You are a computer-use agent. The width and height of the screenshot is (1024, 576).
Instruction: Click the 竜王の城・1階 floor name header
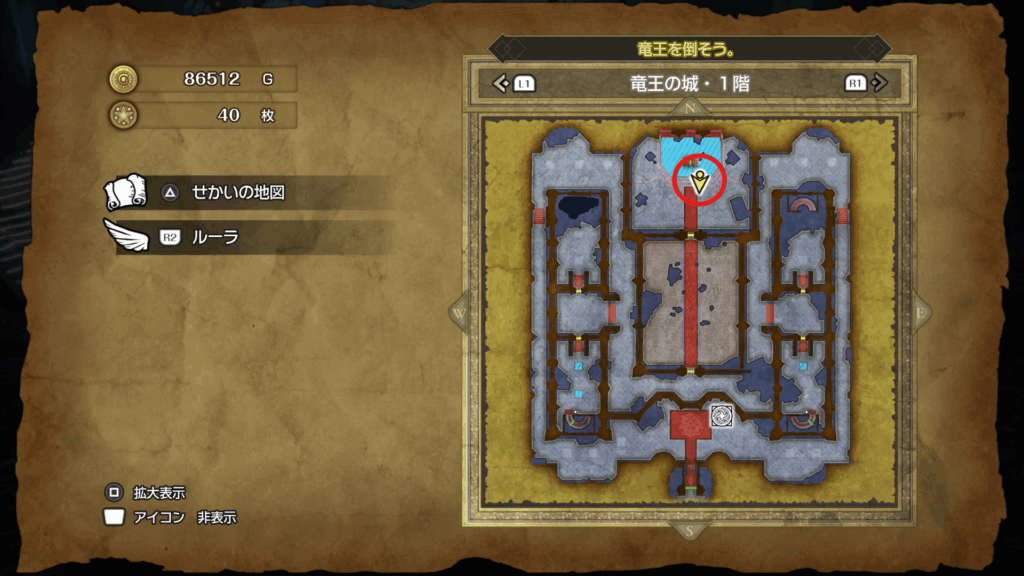pyautogui.click(x=692, y=84)
